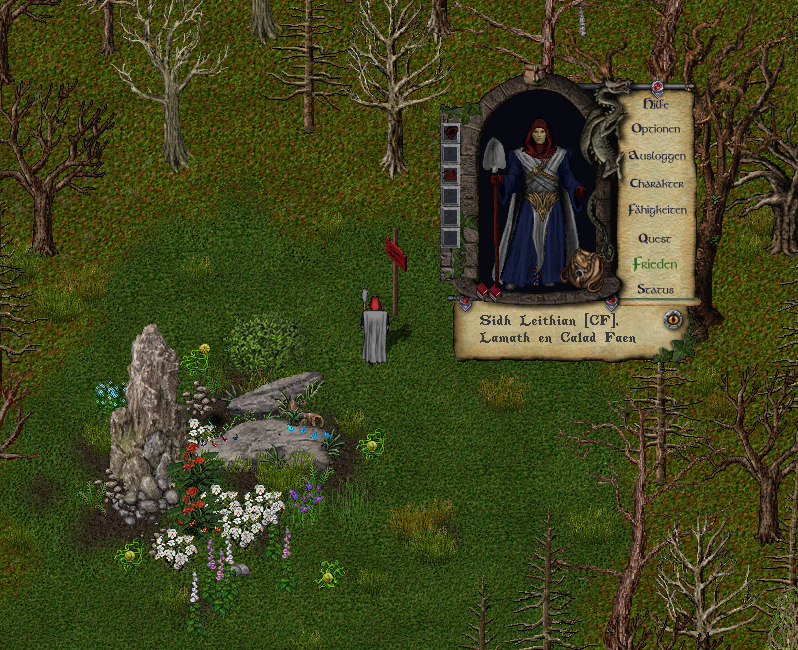Click the round eye icon beside the name
The height and width of the screenshot is (650, 798).
[x=674, y=320]
